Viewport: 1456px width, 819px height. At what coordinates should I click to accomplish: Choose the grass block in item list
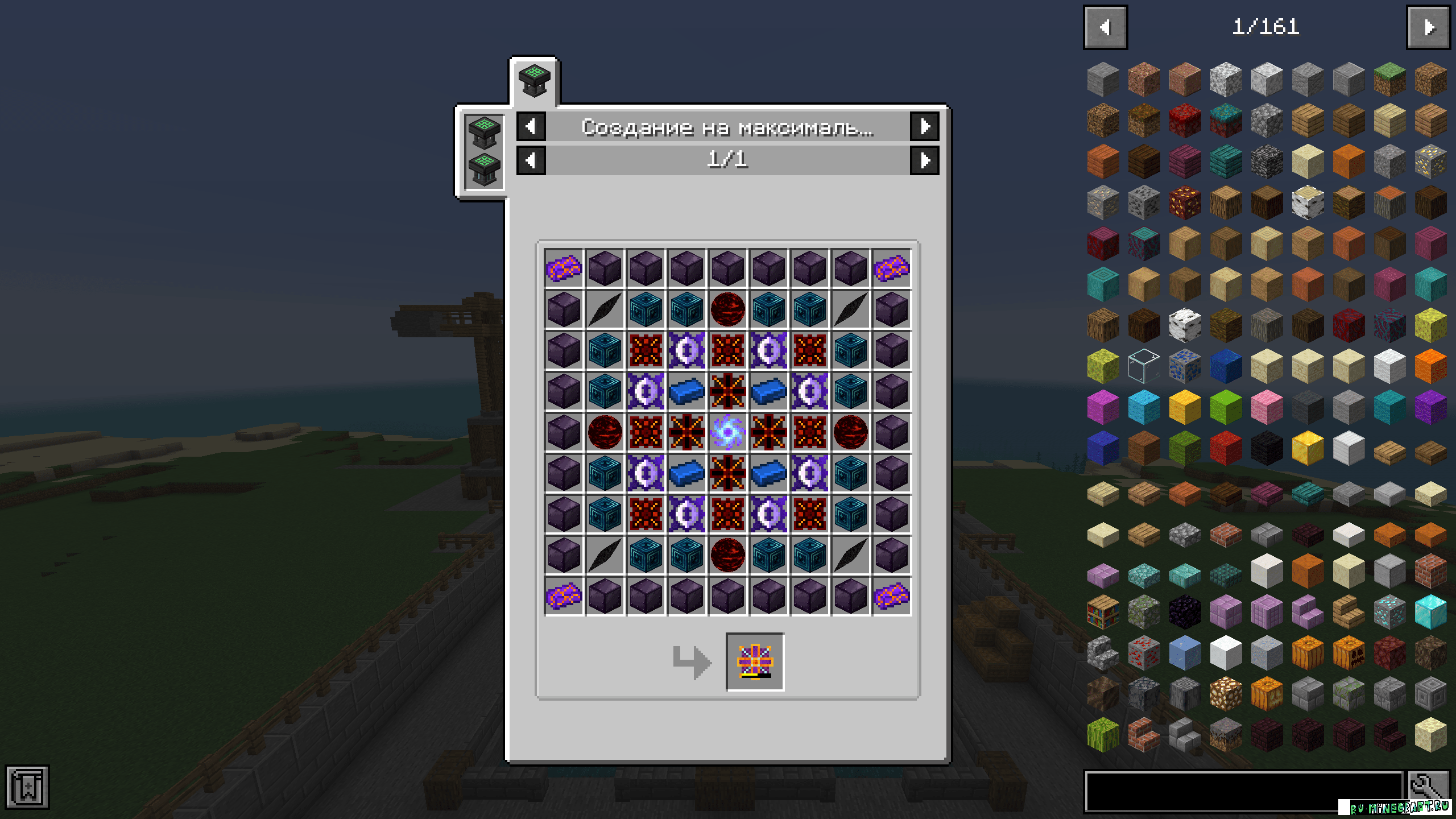pos(1389,80)
